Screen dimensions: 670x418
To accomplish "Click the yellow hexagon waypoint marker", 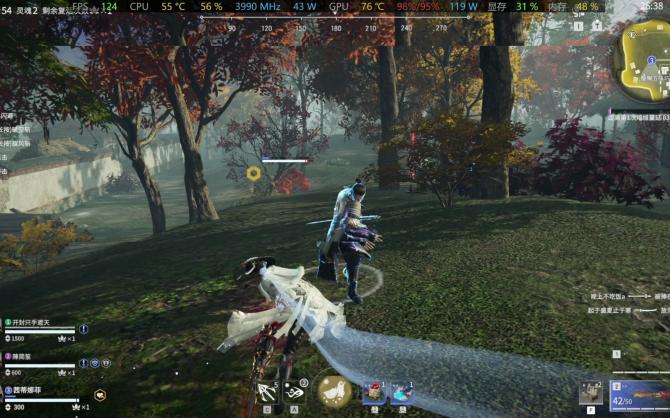I will coord(253,173).
